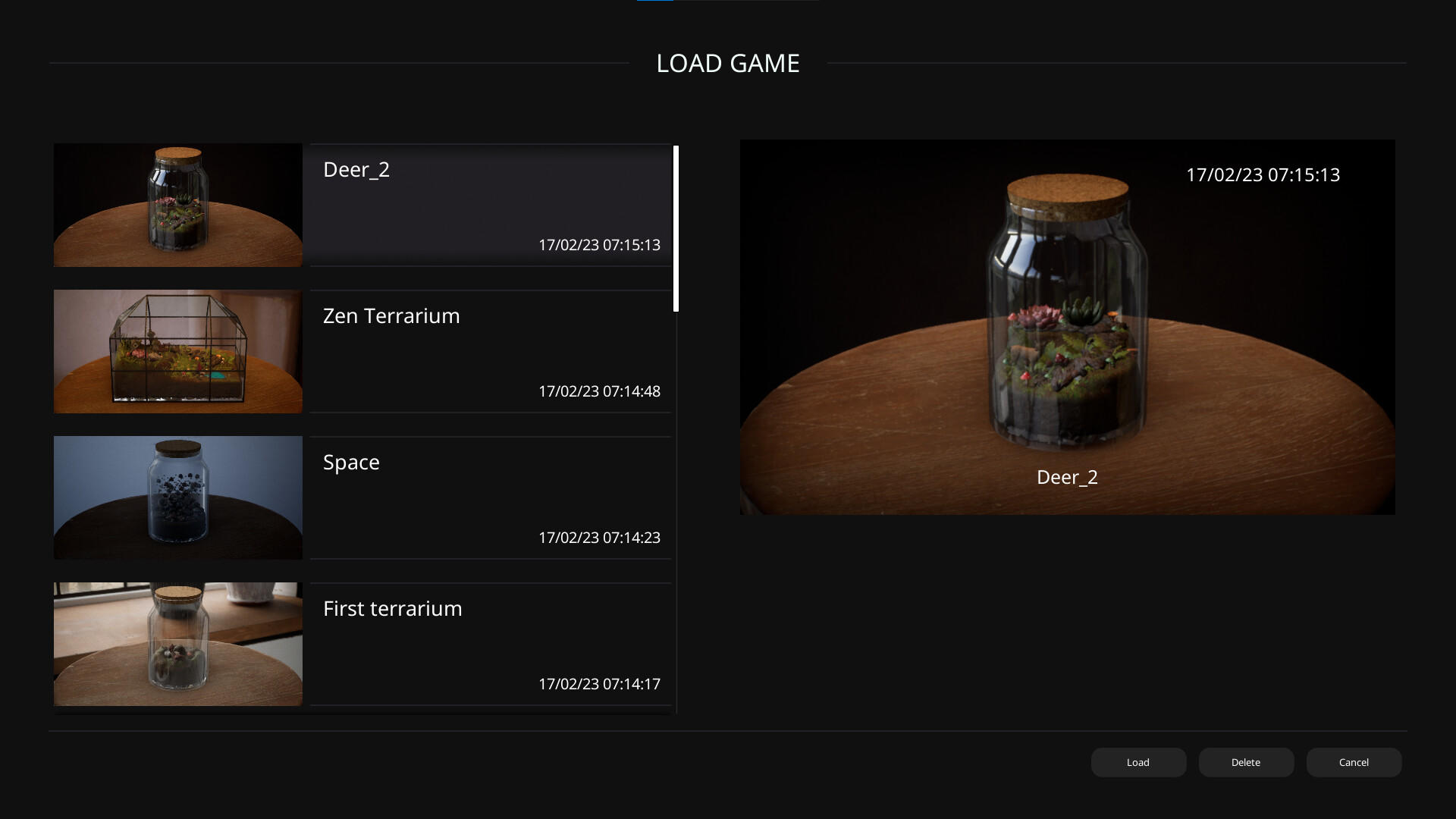
Task: Click the Deer_2 jar thumbnail
Action: tap(177, 205)
